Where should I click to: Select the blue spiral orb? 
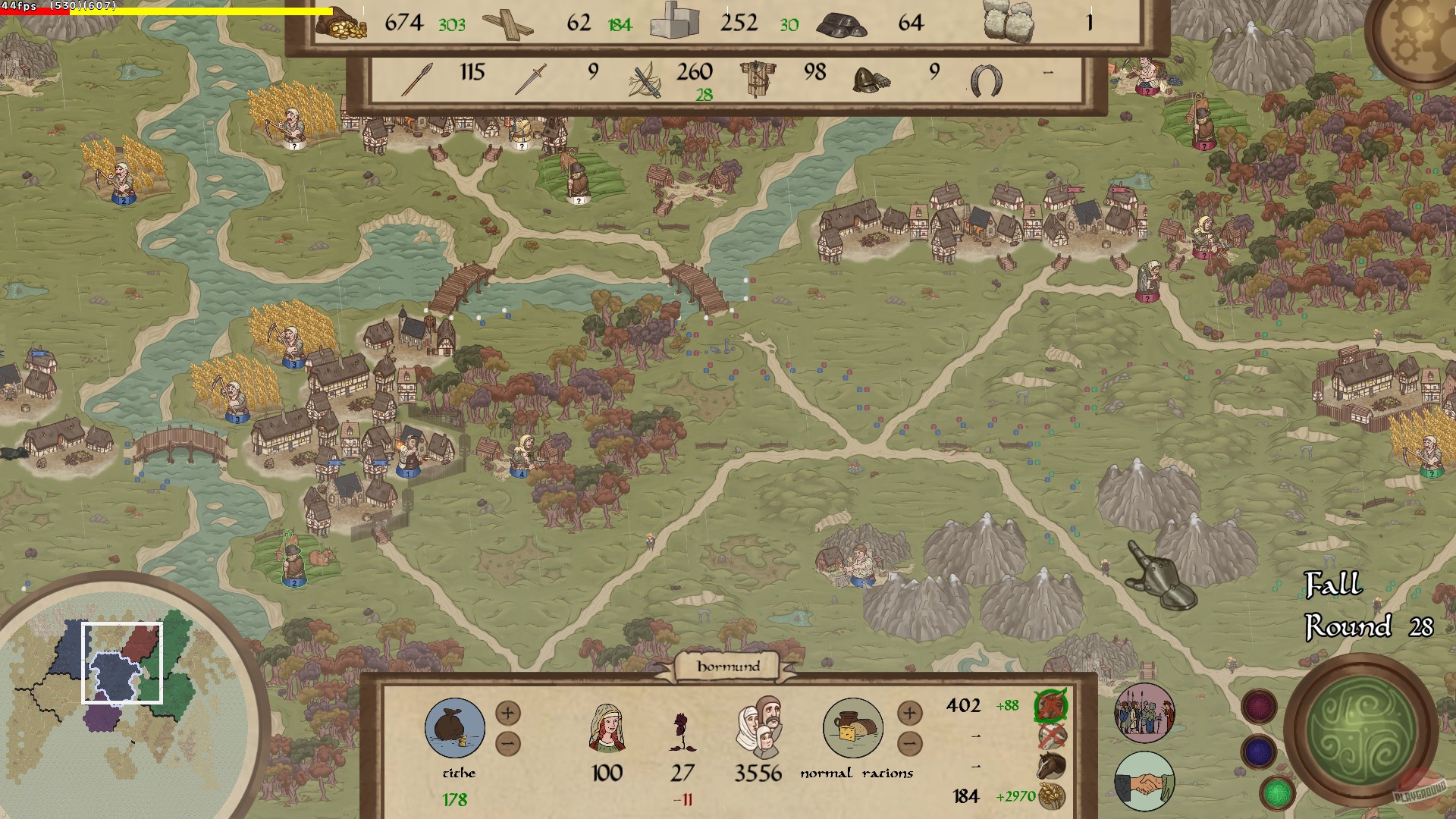coord(1259,752)
